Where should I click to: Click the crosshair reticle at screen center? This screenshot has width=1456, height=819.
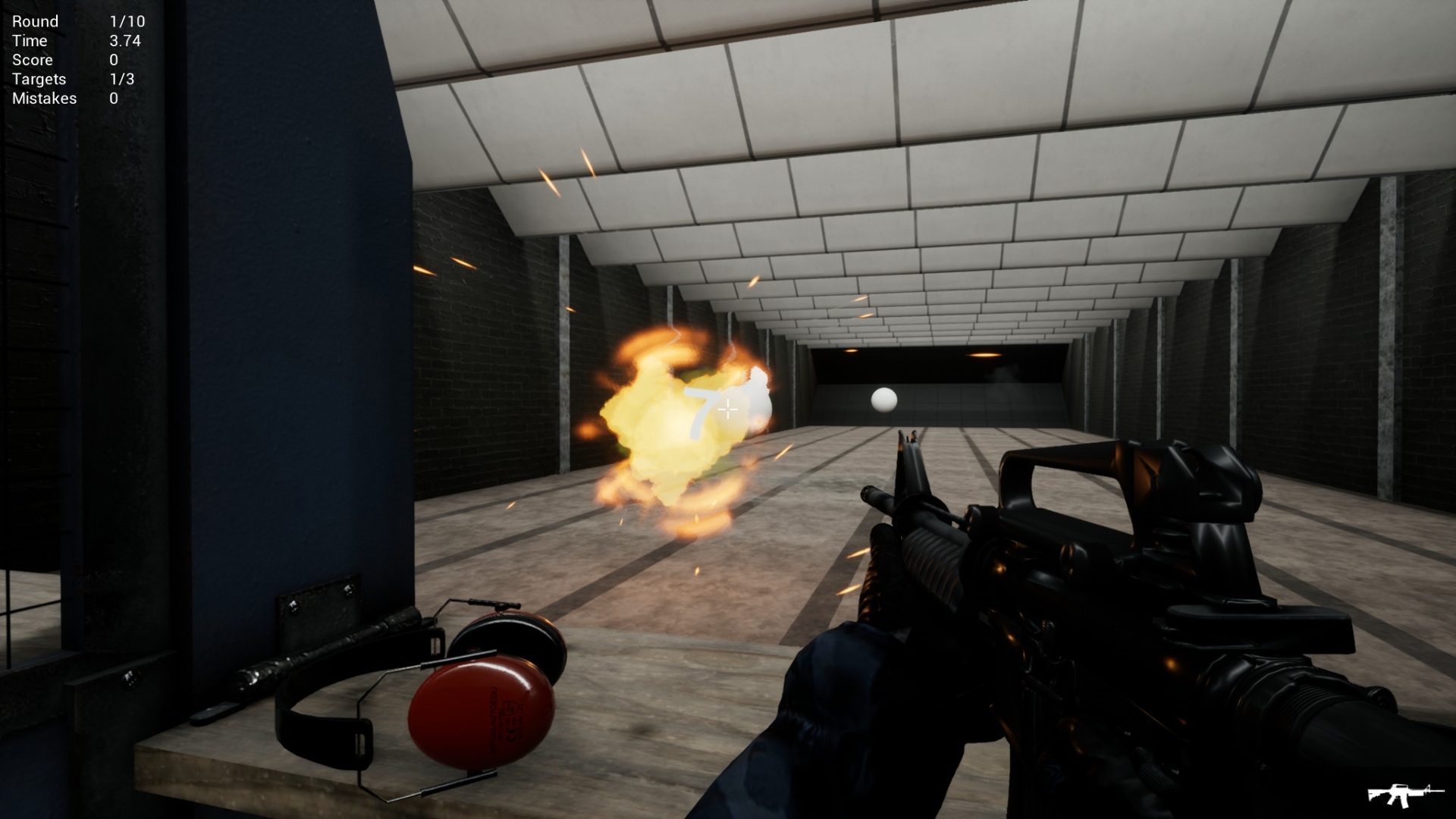(x=727, y=409)
